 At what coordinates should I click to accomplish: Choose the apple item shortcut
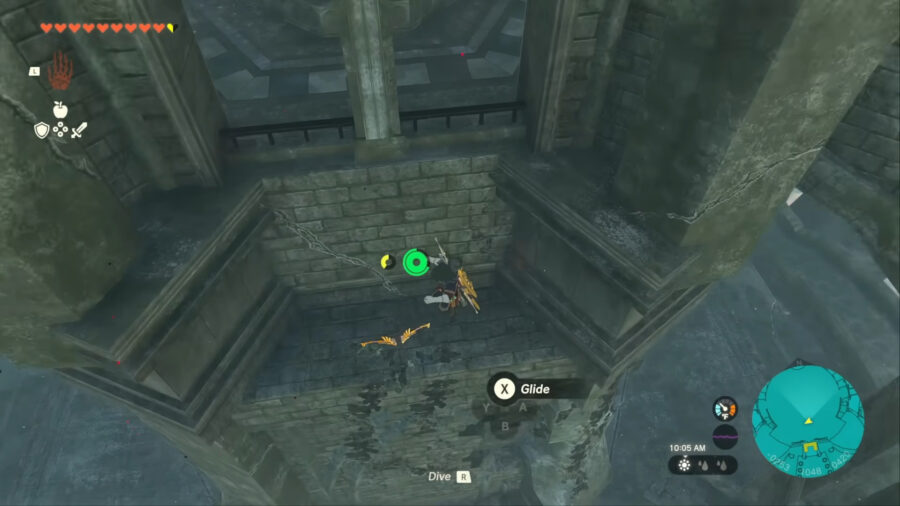click(60, 109)
